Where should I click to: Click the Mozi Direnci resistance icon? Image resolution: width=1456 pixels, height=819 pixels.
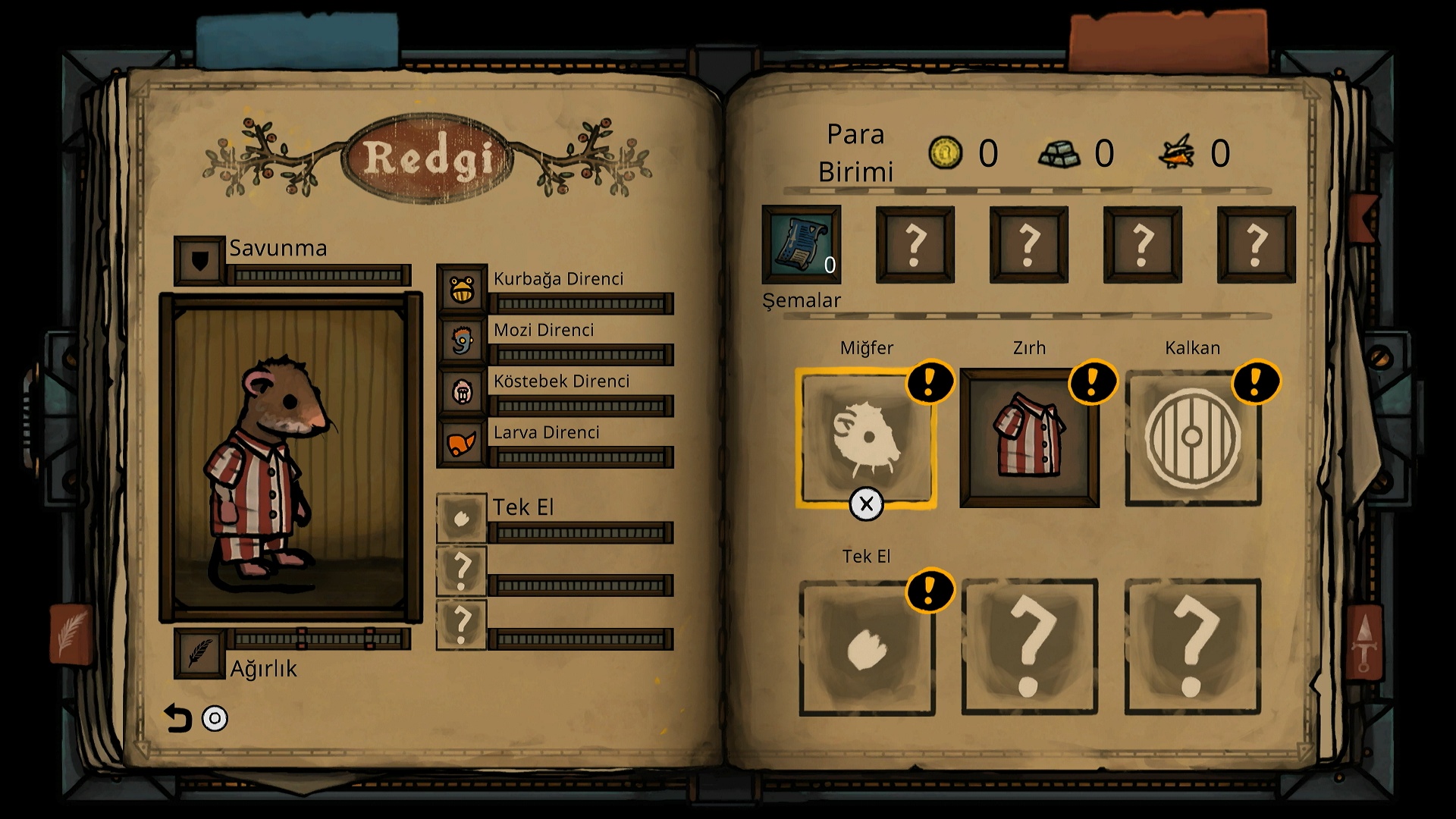(x=462, y=340)
